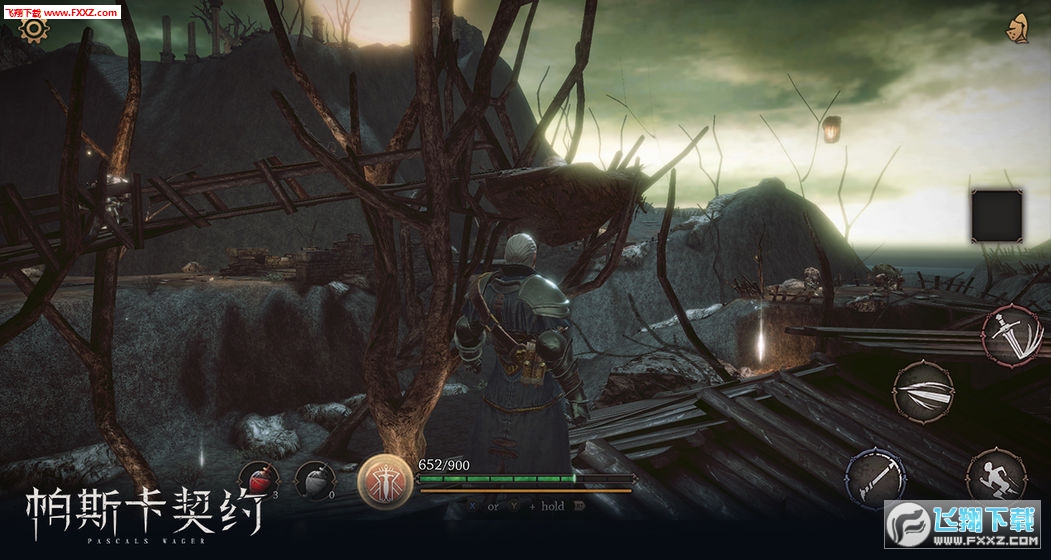Open the gear settings menu
Screen dimensions: 1051x560
point(33,28)
